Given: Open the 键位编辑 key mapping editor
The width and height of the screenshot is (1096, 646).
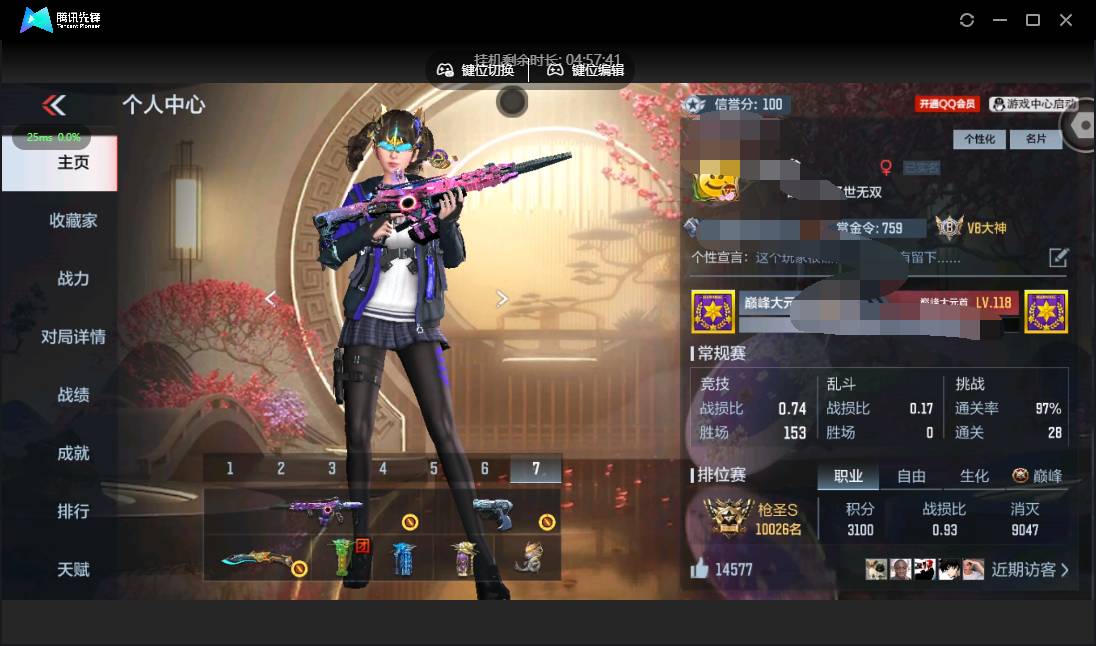Looking at the screenshot, I should tap(587, 70).
